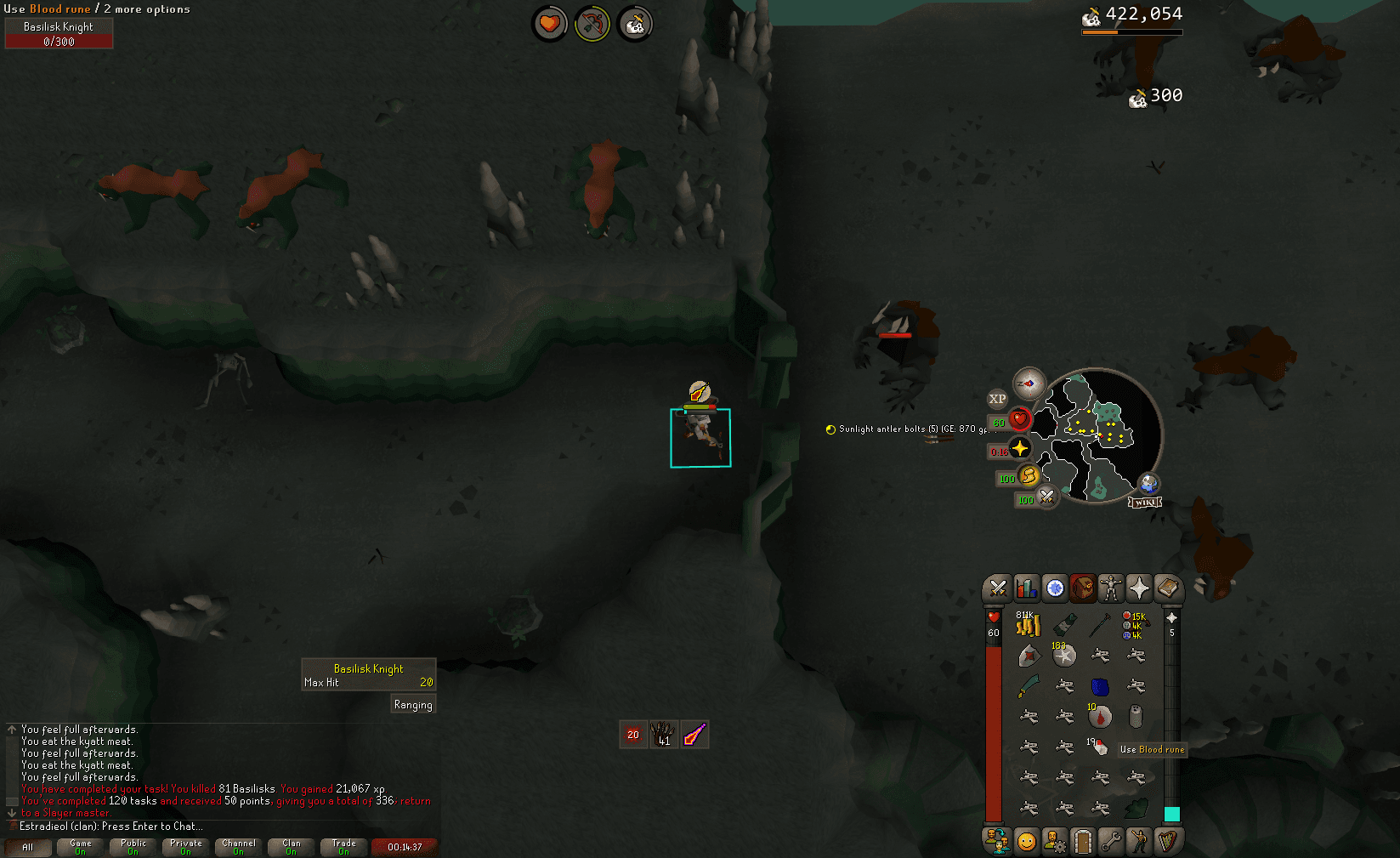Open the Spellbook tab
Image resolution: width=1400 pixels, height=858 pixels.
pyautogui.click(x=1168, y=588)
